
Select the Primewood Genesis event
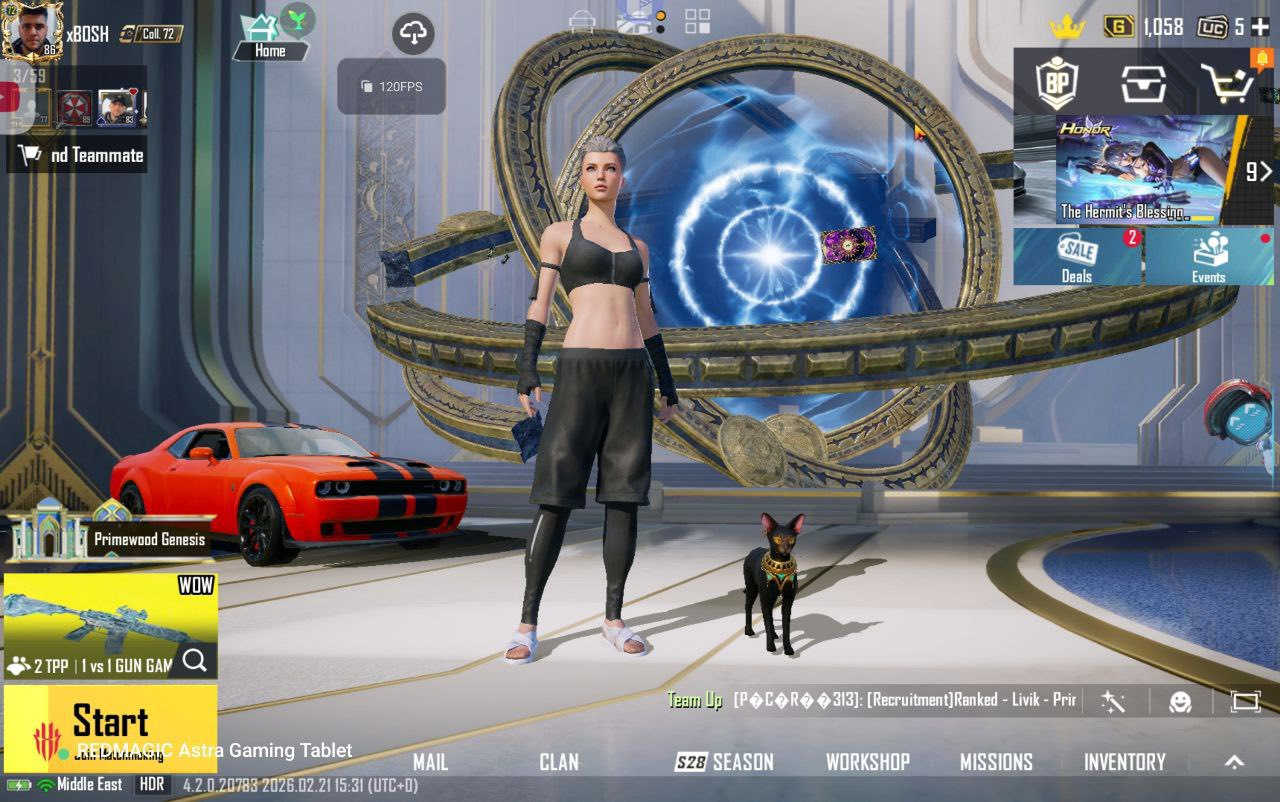(x=110, y=538)
